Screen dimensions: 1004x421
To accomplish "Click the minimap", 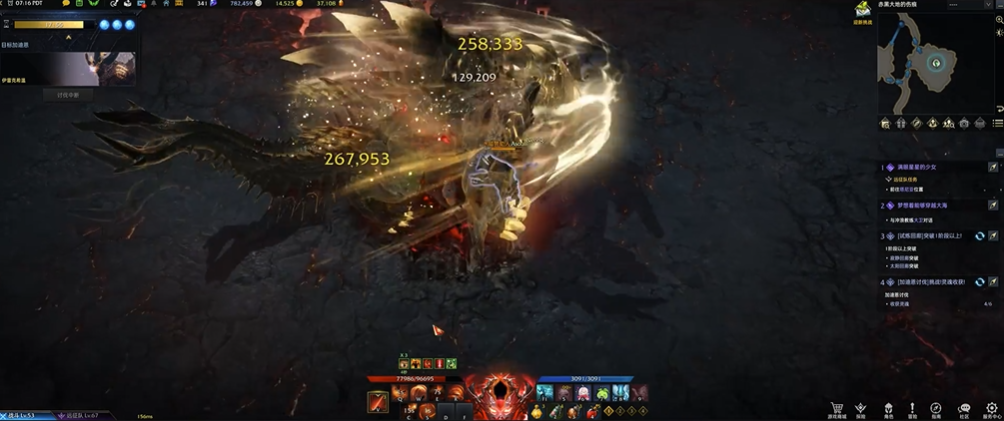I will coord(936,63).
